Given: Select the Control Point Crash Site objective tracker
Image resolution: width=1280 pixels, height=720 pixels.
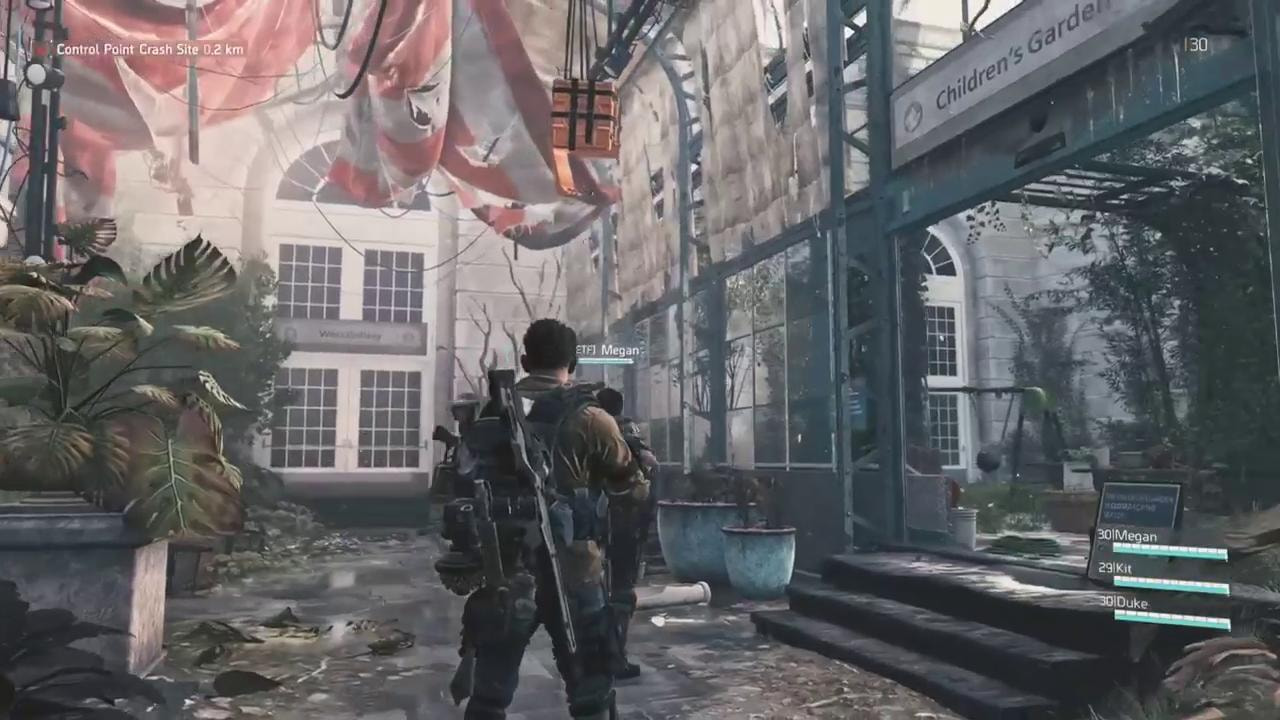Looking at the screenshot, I should [149, 49].
